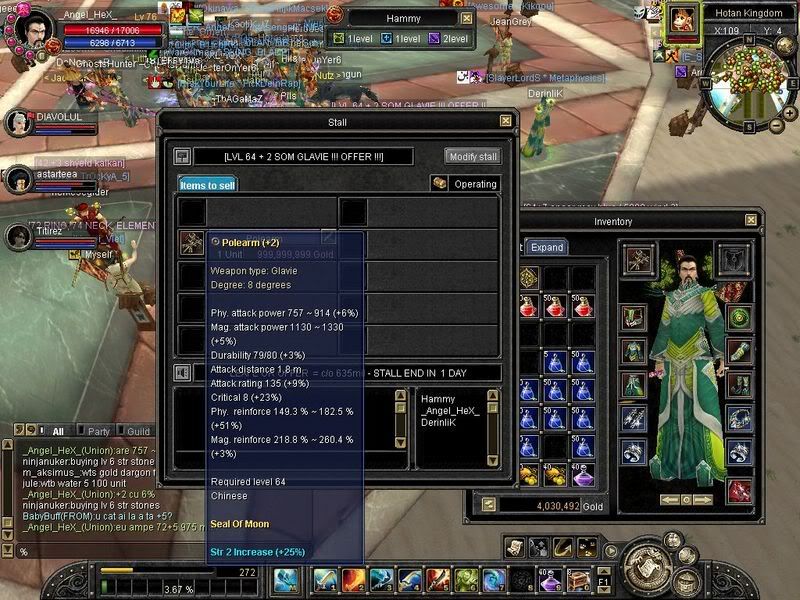Viewport: 800px width, 600px height.
Task: Open the Hammy pet portrait icon
Action: (684, 19)
